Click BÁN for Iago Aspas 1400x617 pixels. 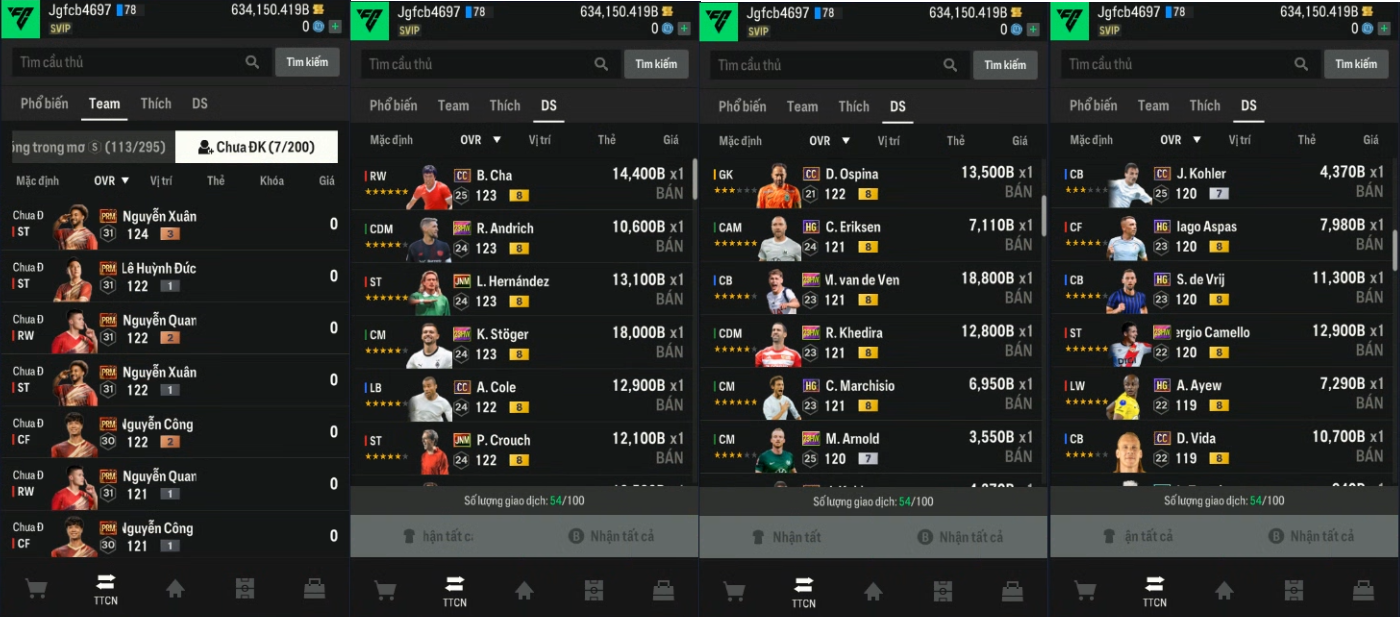(x=1369, y=245)
